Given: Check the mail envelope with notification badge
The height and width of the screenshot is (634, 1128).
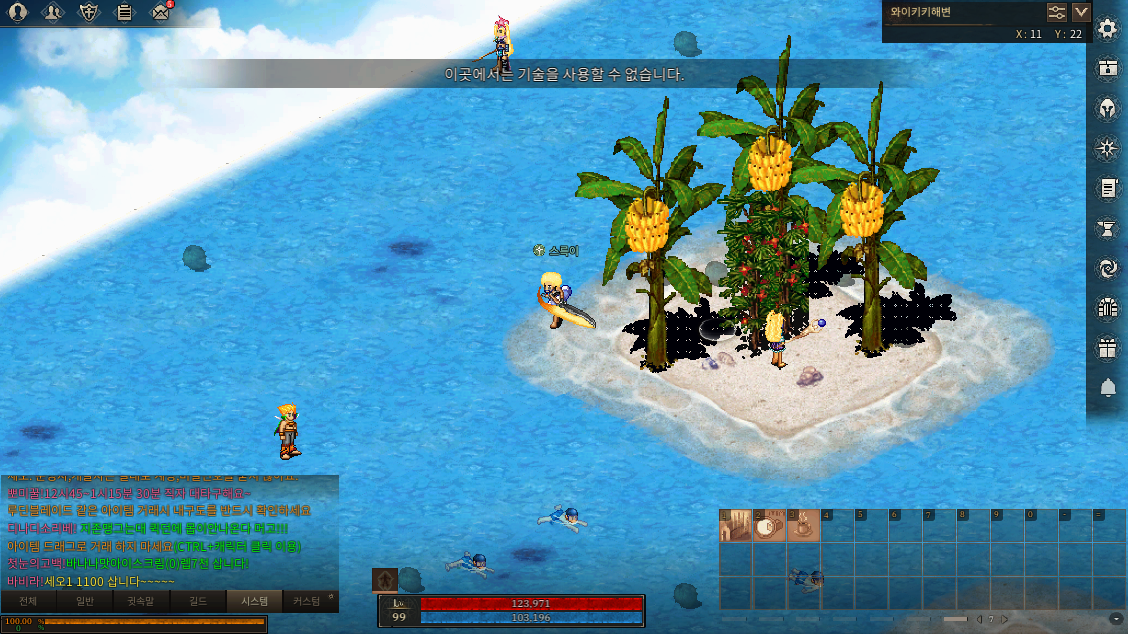Looking at the screenshot, I should tap(160, 12).
